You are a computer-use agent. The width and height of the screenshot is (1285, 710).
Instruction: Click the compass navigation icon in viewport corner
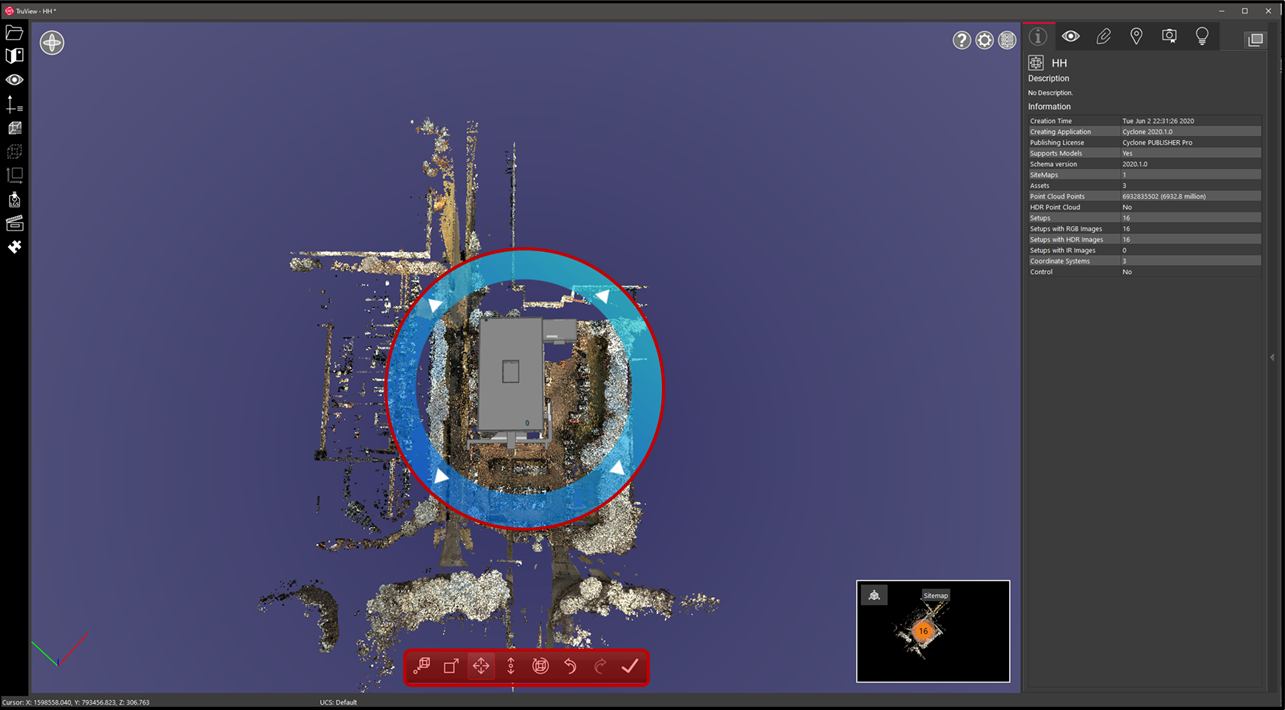[x=52, y=43]
